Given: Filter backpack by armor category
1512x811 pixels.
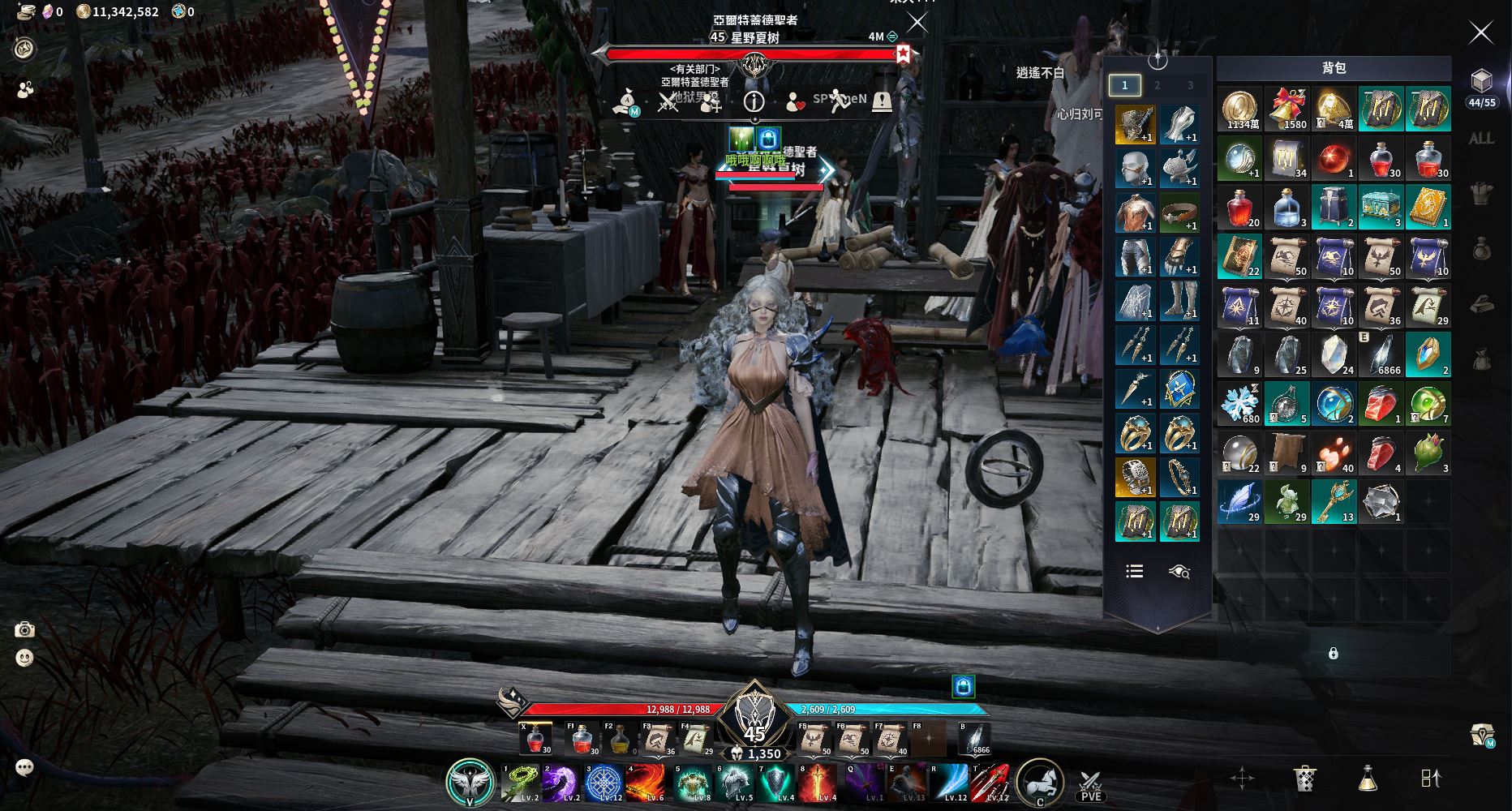Looking at the screenshot, I should pyautogui.click(x=1482, y=193).
